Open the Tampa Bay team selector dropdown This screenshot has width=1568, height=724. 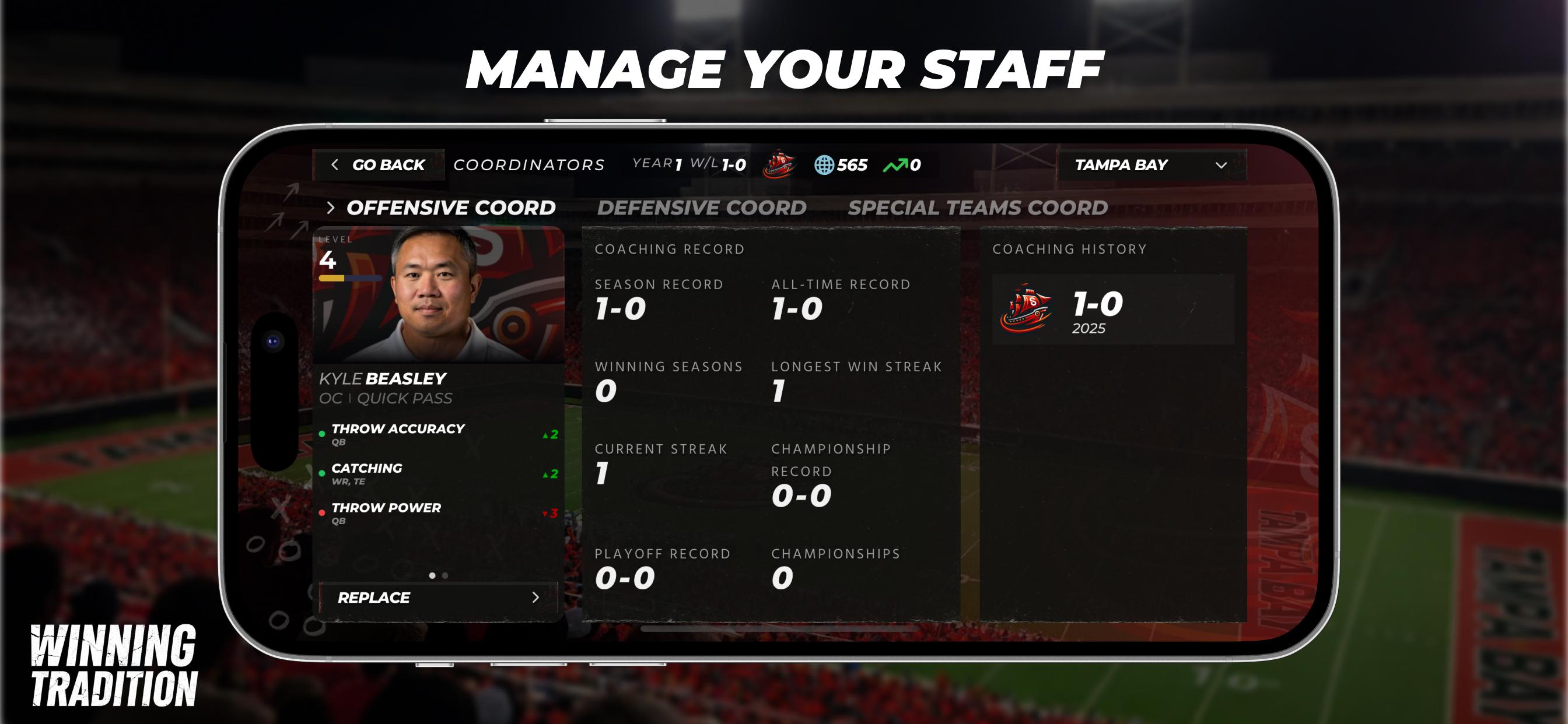tap(1153, 165)
